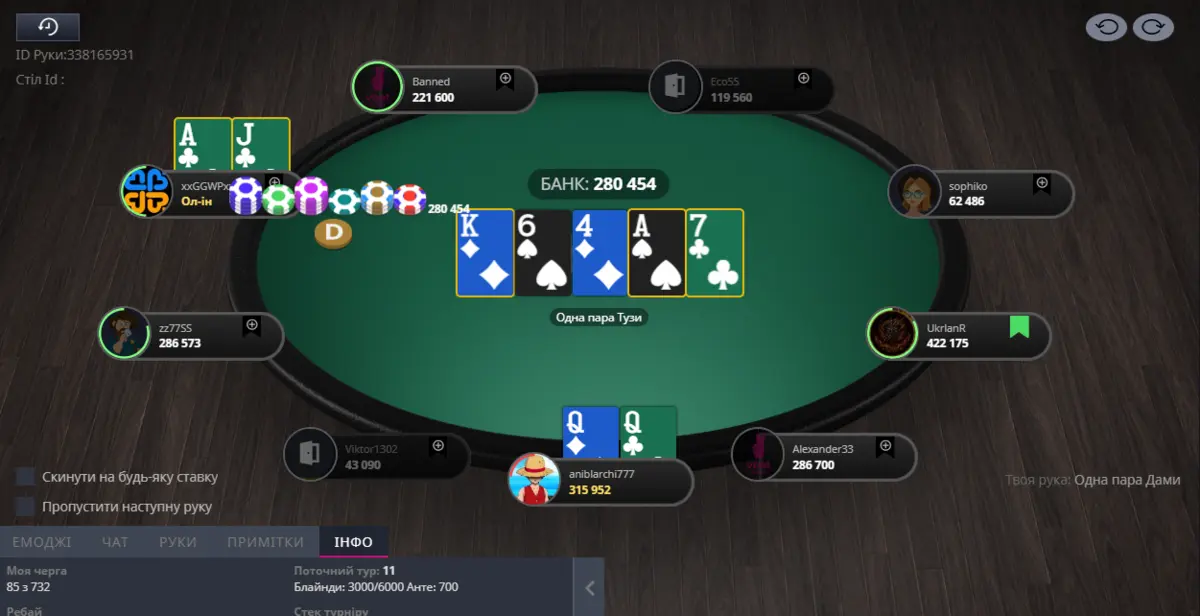
Task: Toggle 'Скинути на будь-яку ставку' checkbox
Action: point(25,477)
